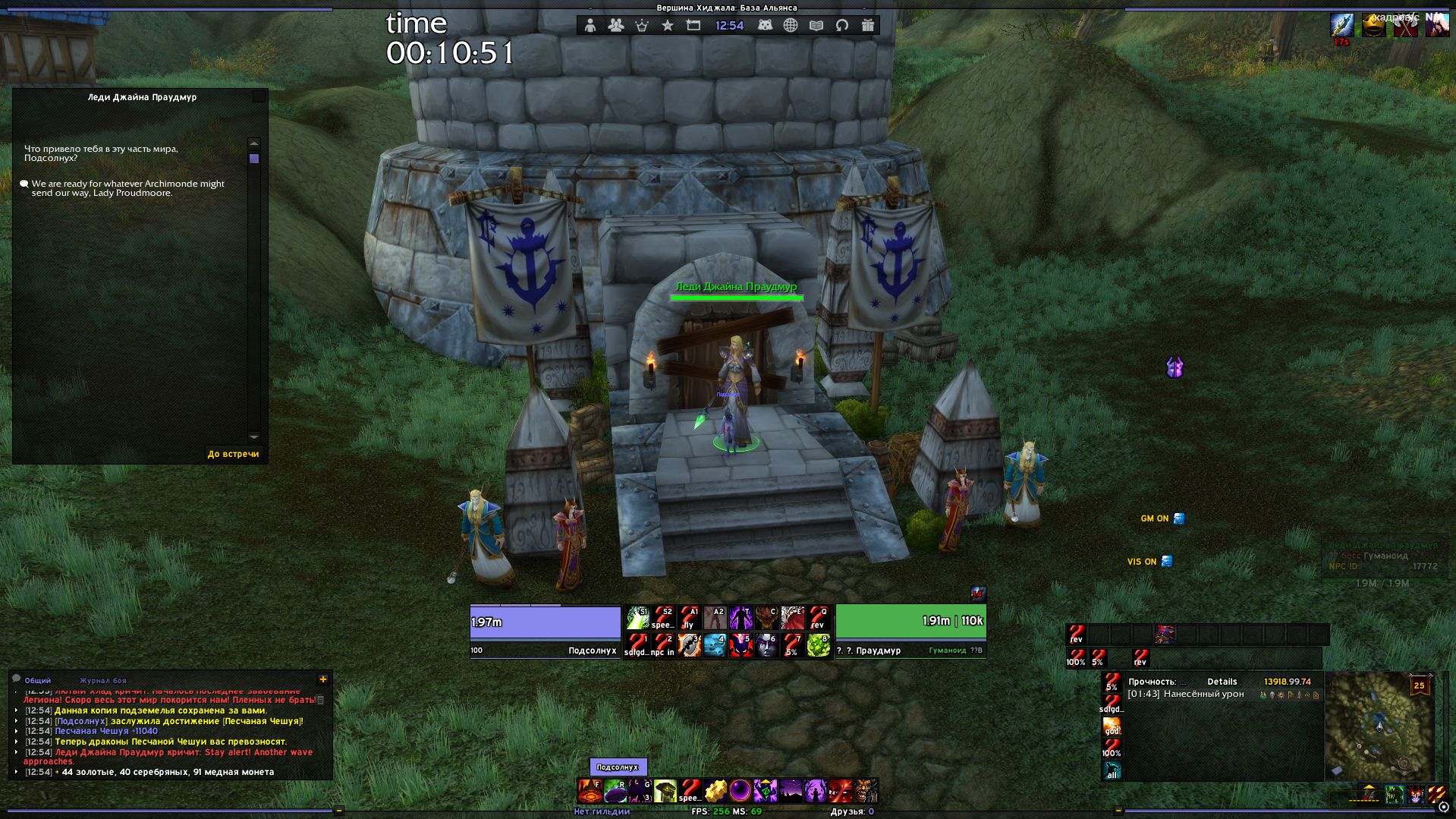Image resolution: width=1456 pixels, height=819 pixels.
Task: Toggle the 'VIS ON' button
Action: pyautogui.click(x=1149, y=562)
